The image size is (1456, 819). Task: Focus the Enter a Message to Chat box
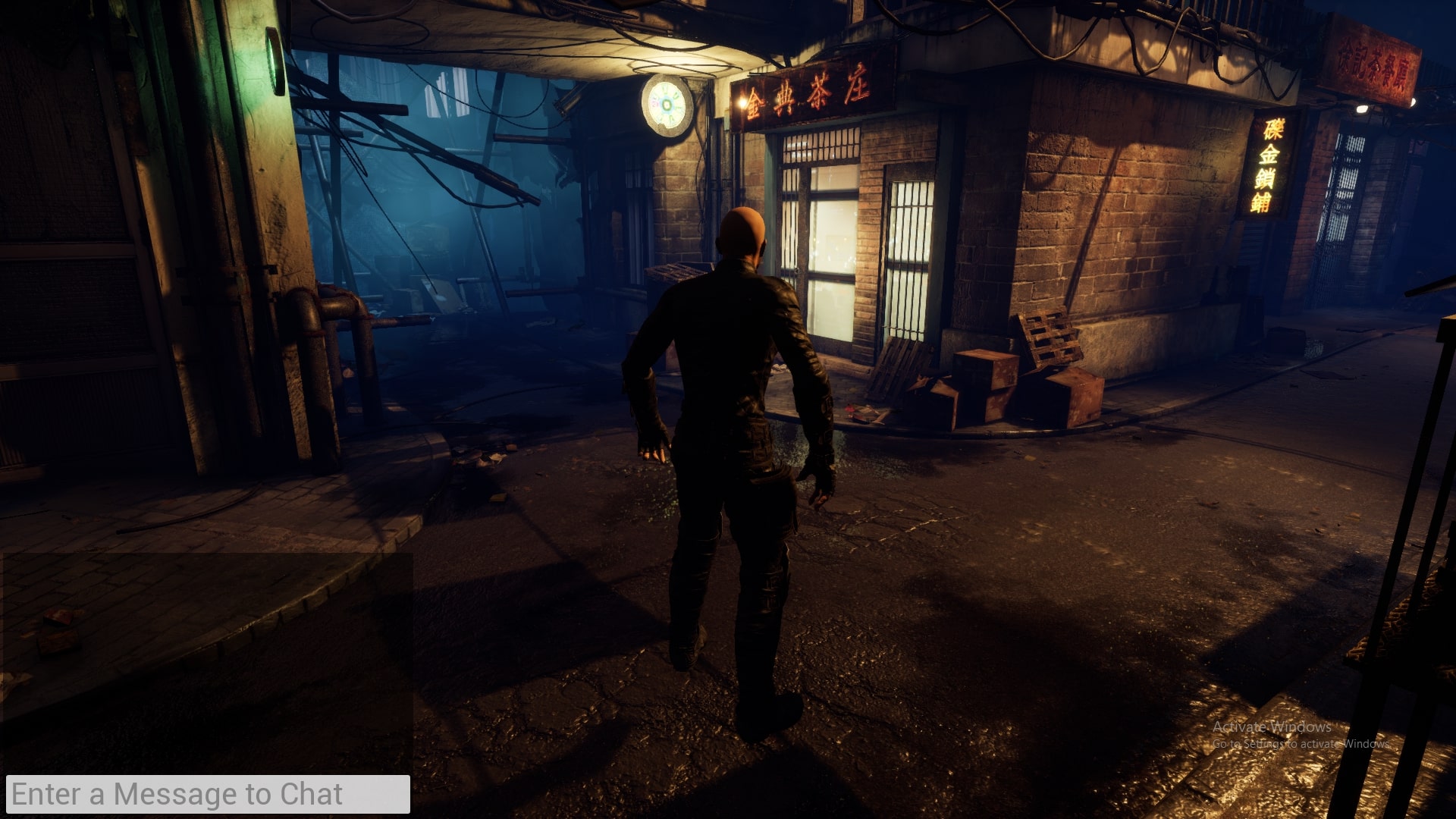tap(208, 794)
